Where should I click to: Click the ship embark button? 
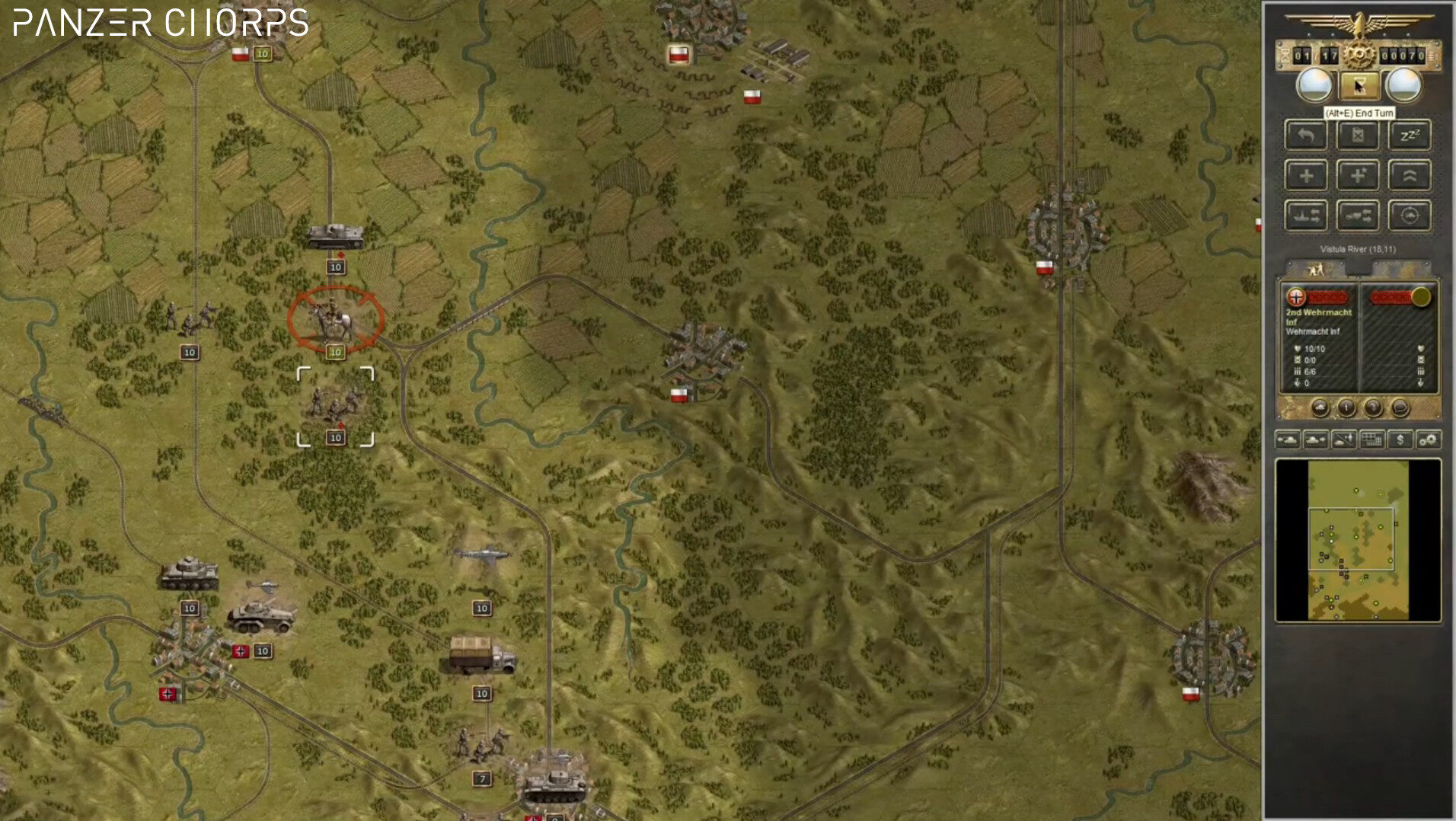(x=1306, y=216)
